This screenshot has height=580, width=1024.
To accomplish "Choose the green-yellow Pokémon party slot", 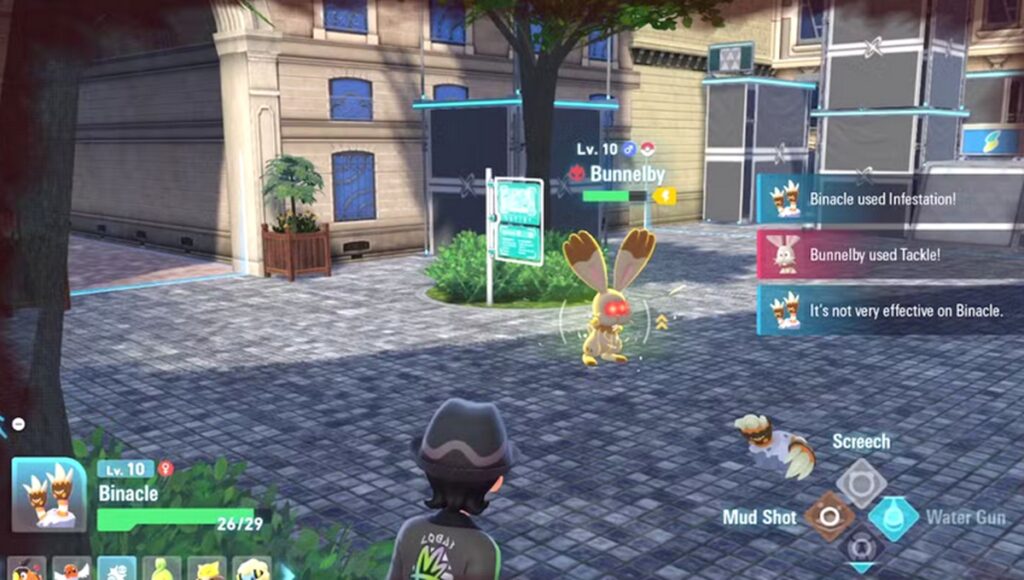I will [x=162, y=571].
